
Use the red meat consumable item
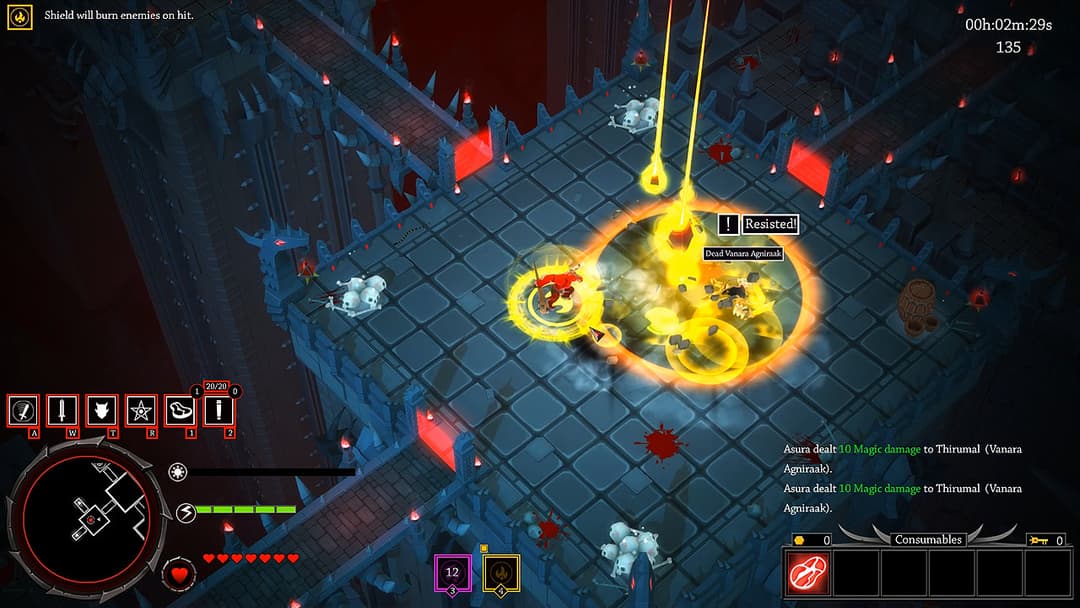click(x=807, y=573)
